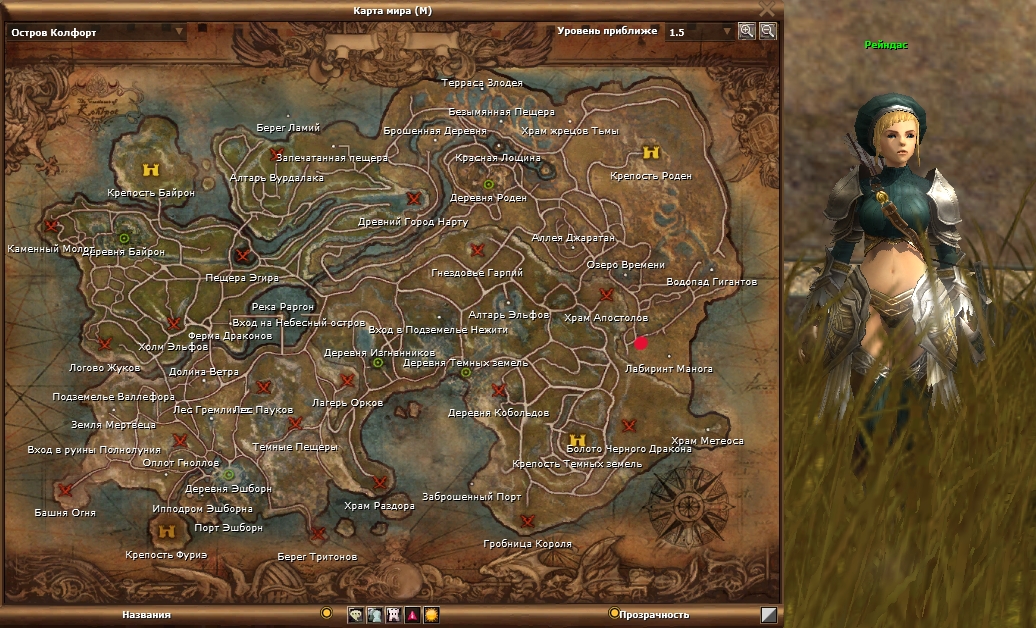Toggle the Прозрачность transparency option
1036x628 pixels.
pyautogui.click(x=614, y=613)
